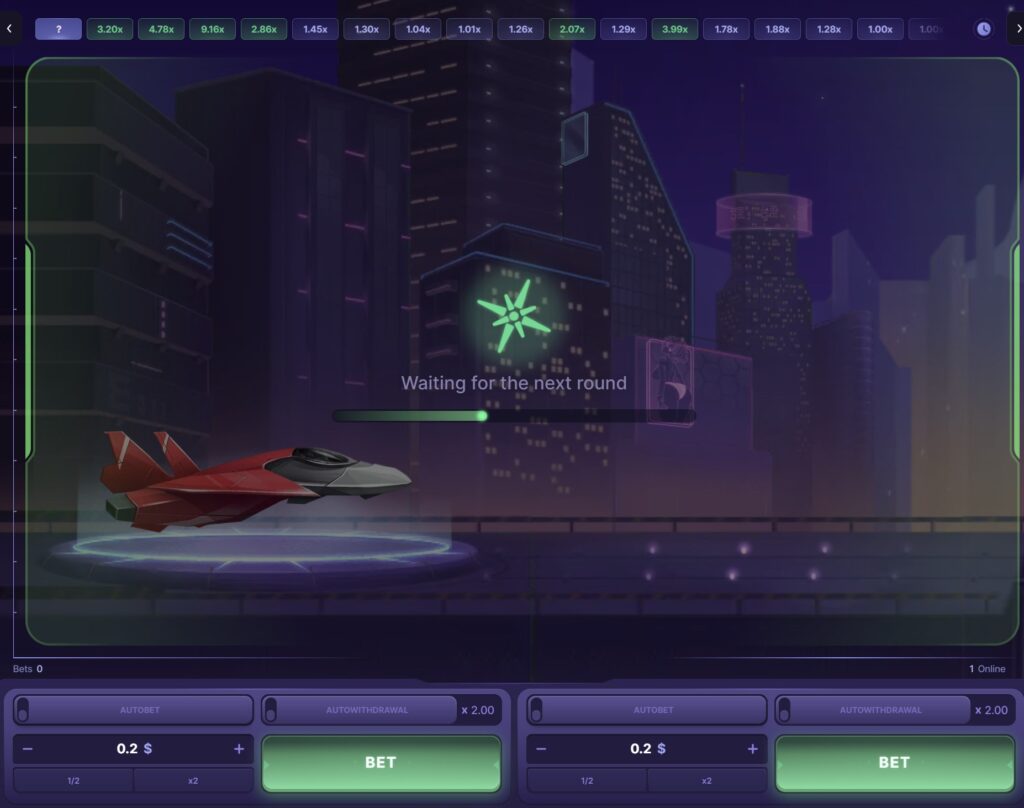Decrease the right panel bet with minus
This screenshot has height=808, width=1024.
[x=541, y=749]
